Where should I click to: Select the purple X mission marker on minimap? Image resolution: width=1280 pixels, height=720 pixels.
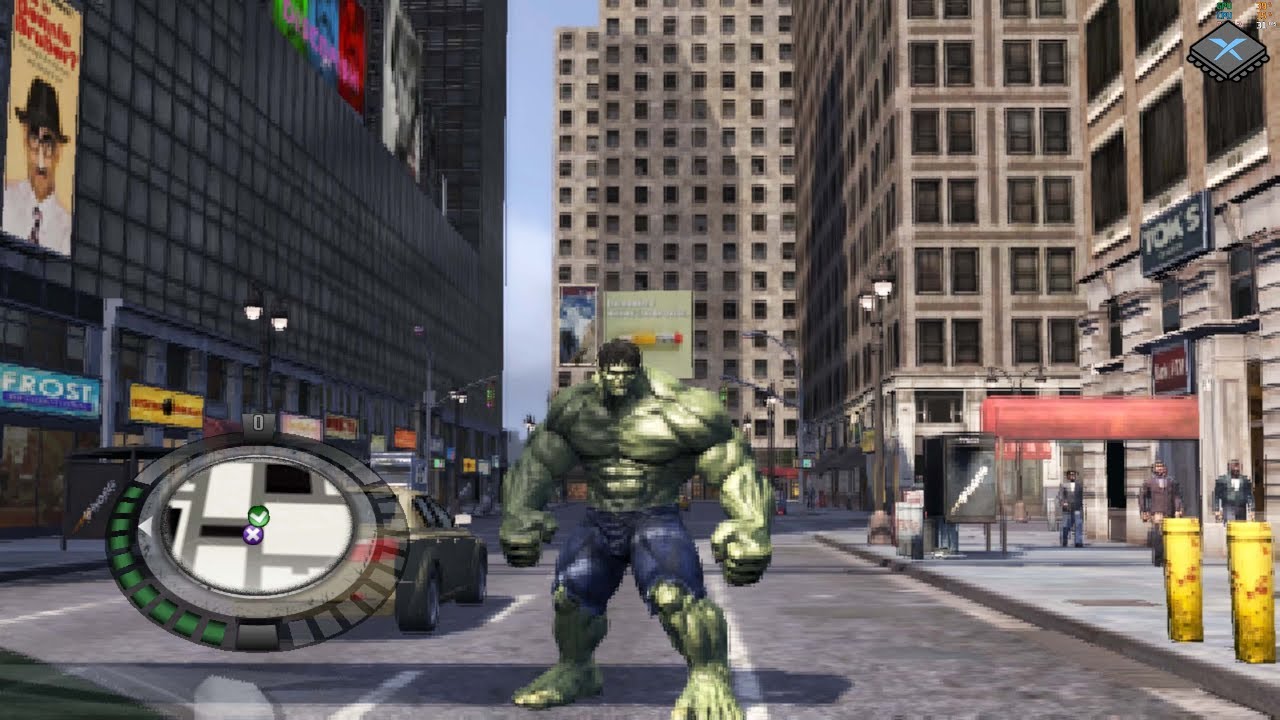coord(253,534)
